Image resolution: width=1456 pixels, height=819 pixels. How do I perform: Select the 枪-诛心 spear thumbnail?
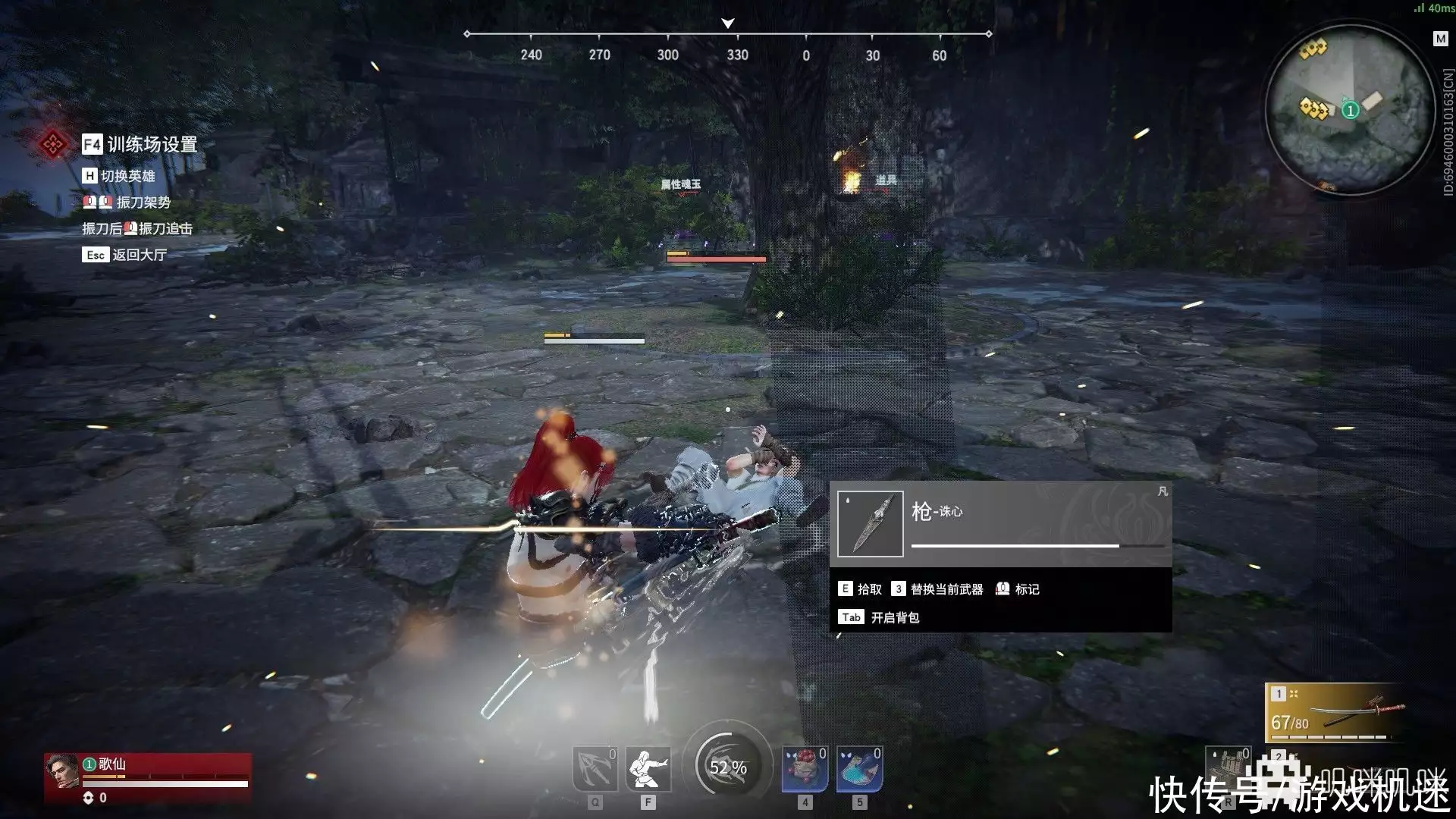pyautogui.click(x=870, y=524)
